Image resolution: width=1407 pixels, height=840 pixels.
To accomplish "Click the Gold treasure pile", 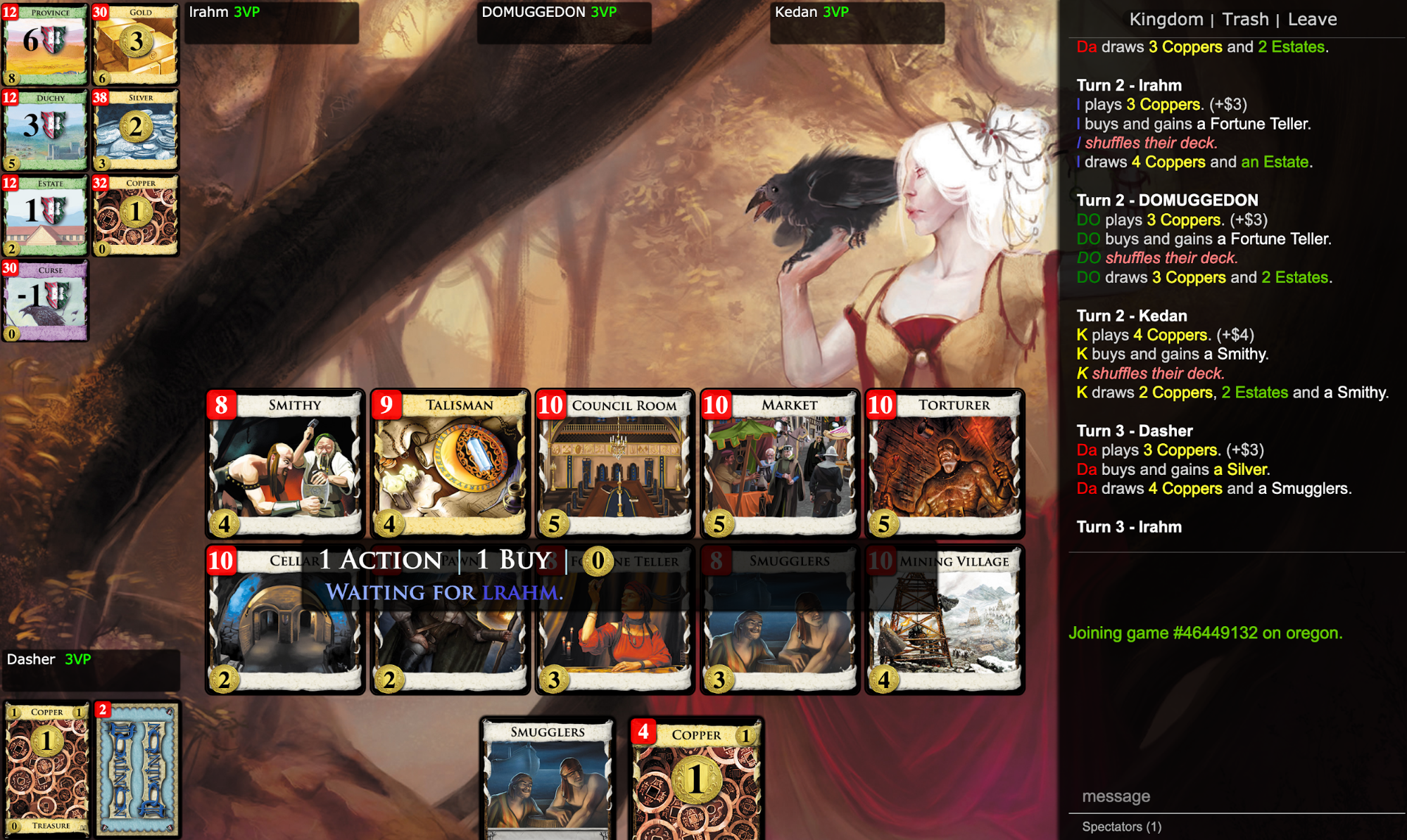I will pos(135,44).
